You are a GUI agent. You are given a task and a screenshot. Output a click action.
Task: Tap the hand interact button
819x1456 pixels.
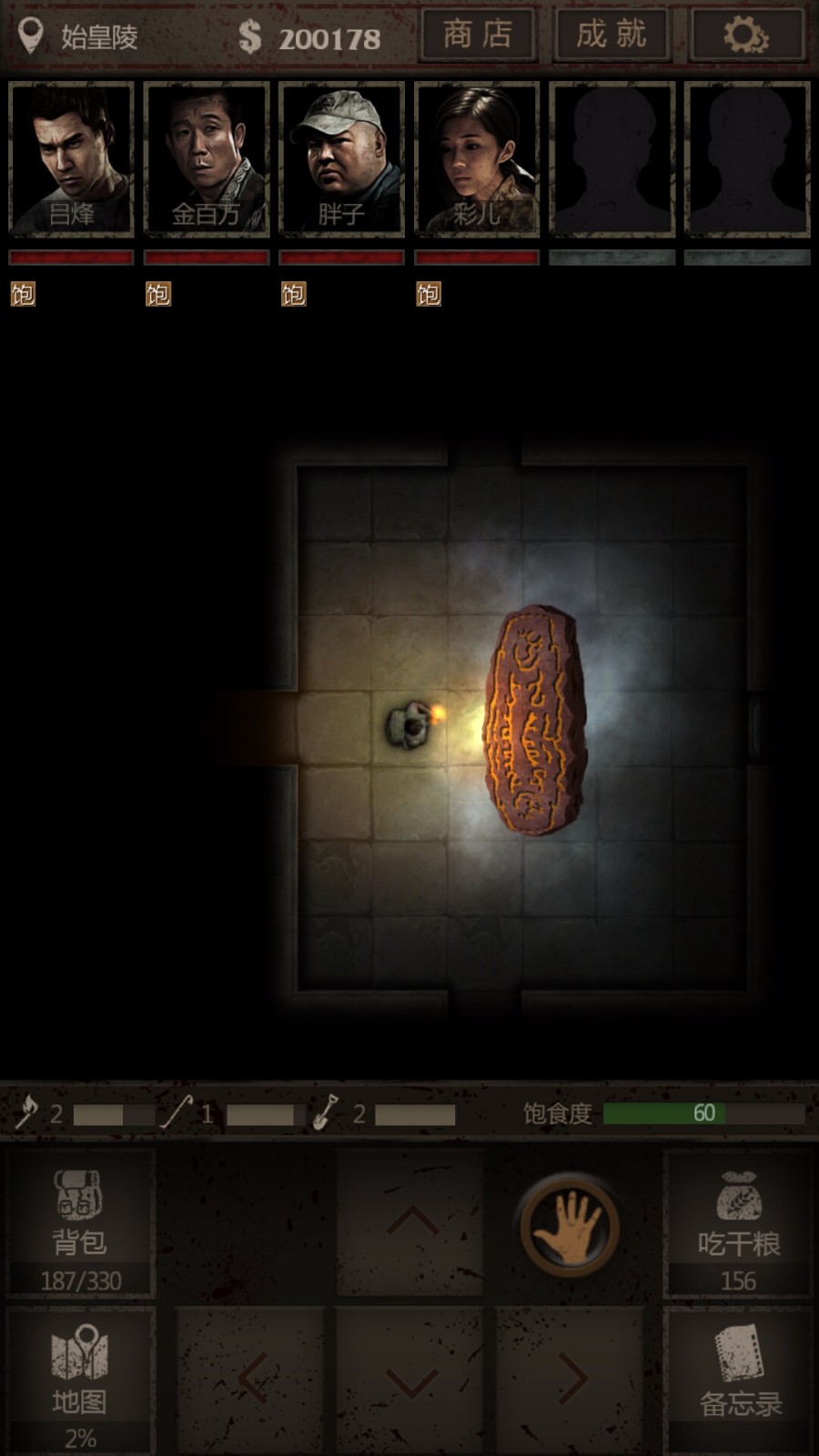click(x=569, y=1226)
